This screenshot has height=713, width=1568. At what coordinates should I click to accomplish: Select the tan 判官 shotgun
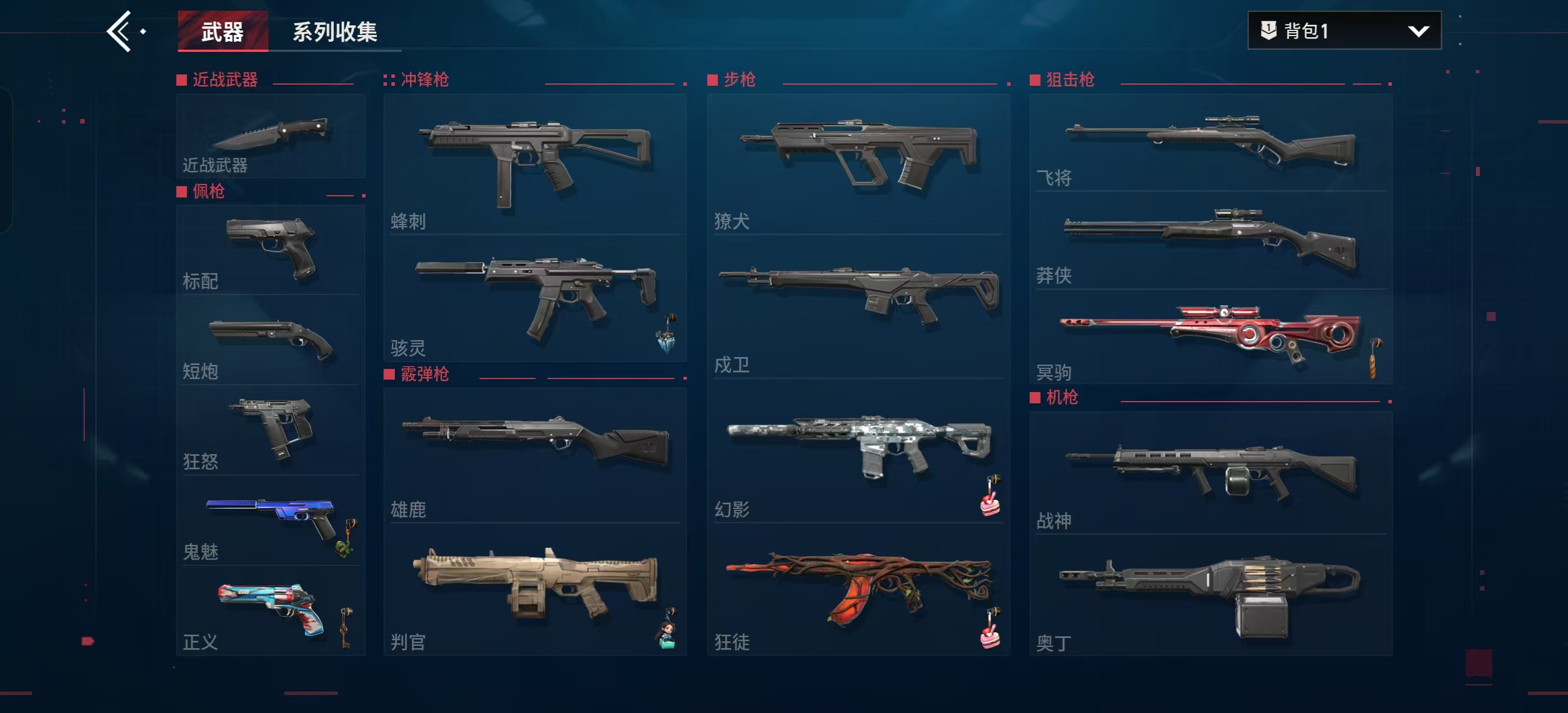point(535,589)
